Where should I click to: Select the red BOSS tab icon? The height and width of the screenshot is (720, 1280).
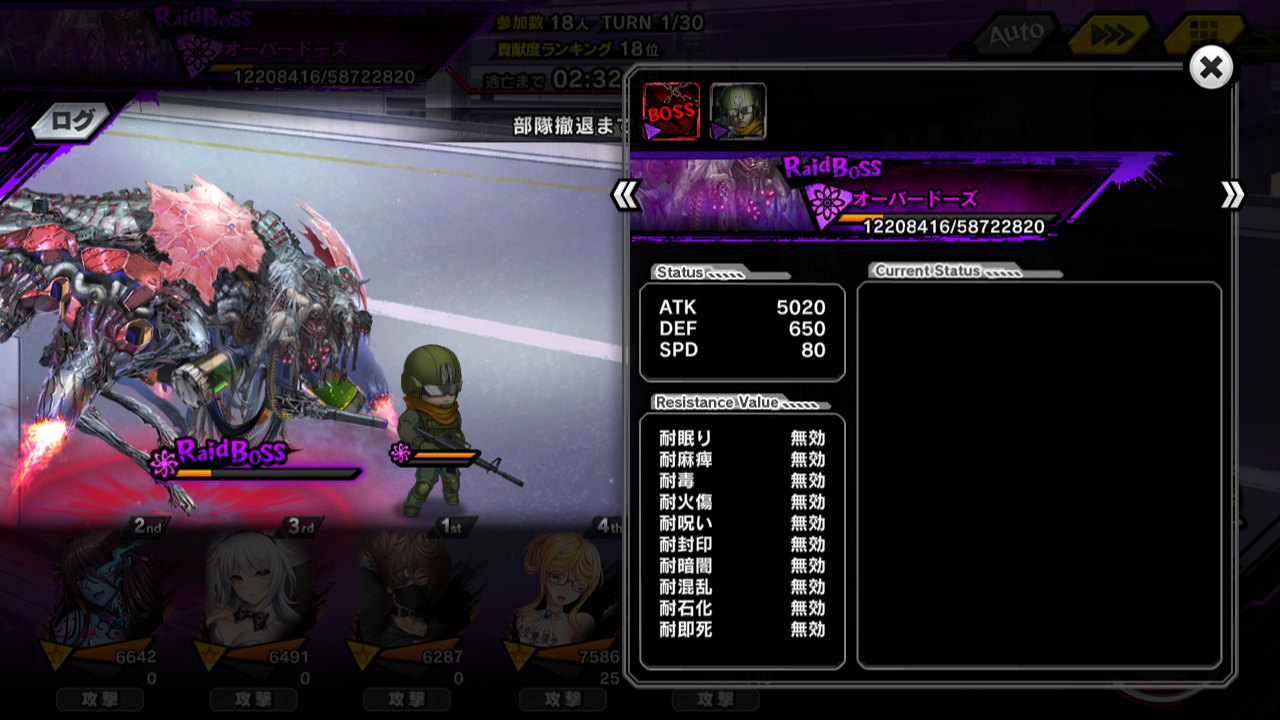coord(670,111)
